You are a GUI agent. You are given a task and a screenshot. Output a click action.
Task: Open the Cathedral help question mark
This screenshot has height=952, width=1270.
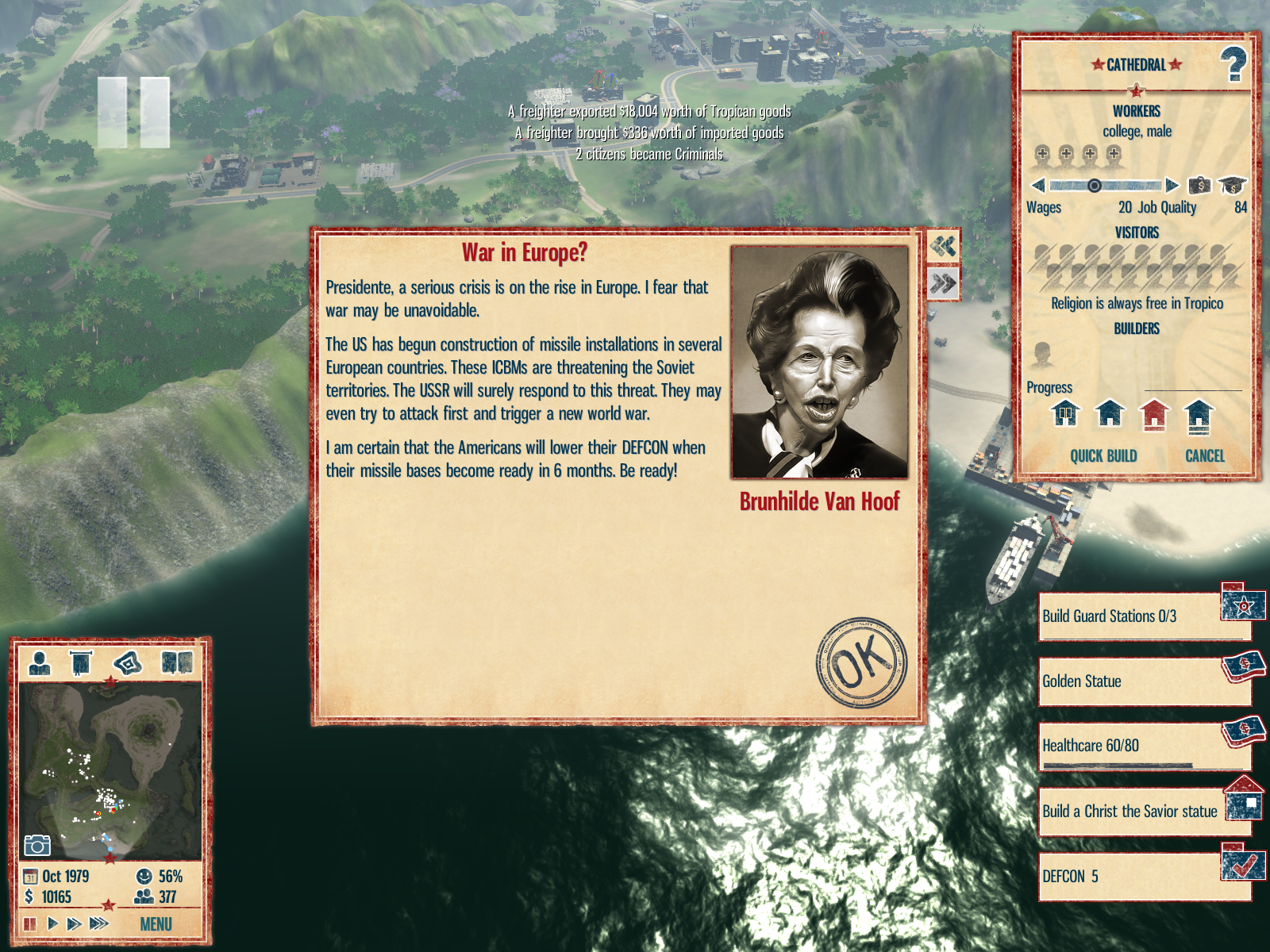(1233, 64)
